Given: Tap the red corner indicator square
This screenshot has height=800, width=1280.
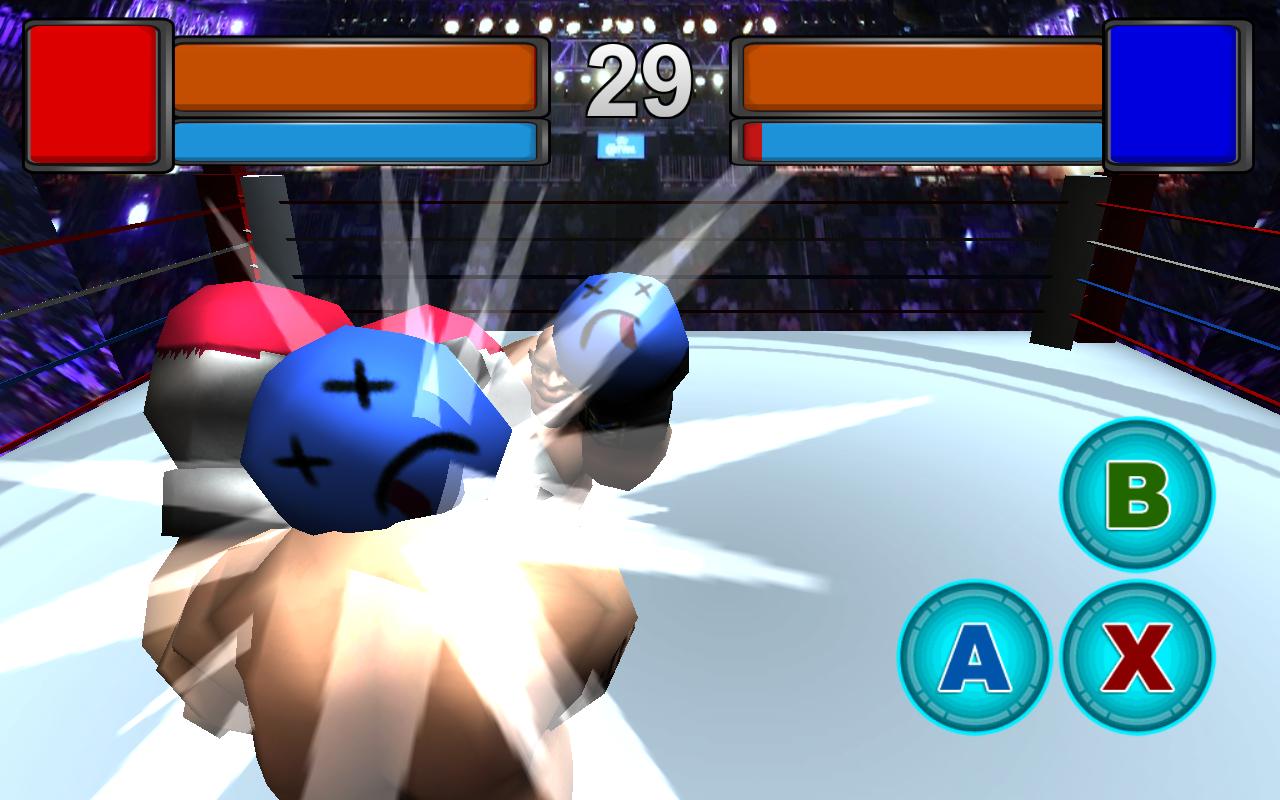Looking at the screenshot, I should tap(93, 95).
